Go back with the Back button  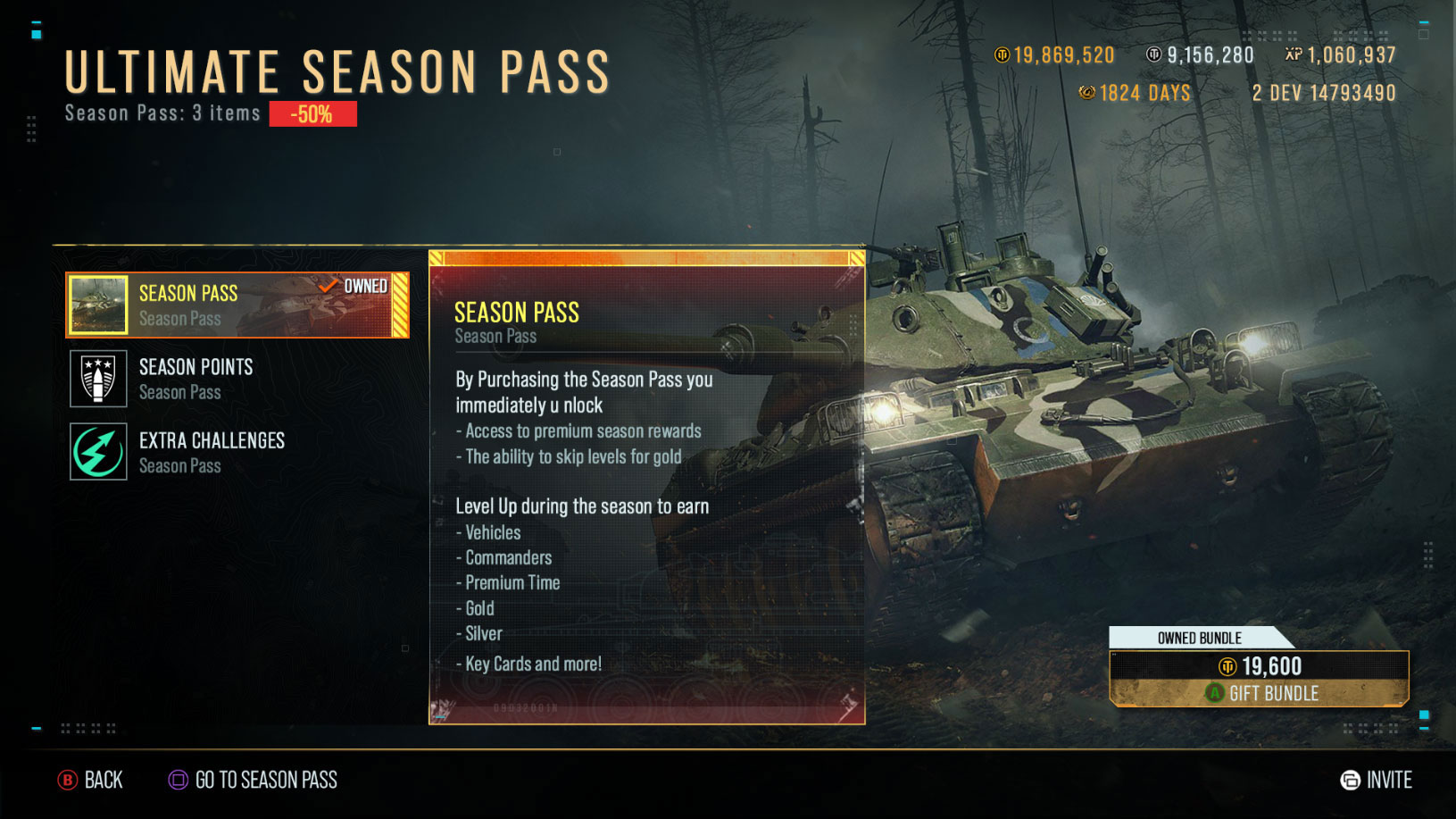coord(91,780)
